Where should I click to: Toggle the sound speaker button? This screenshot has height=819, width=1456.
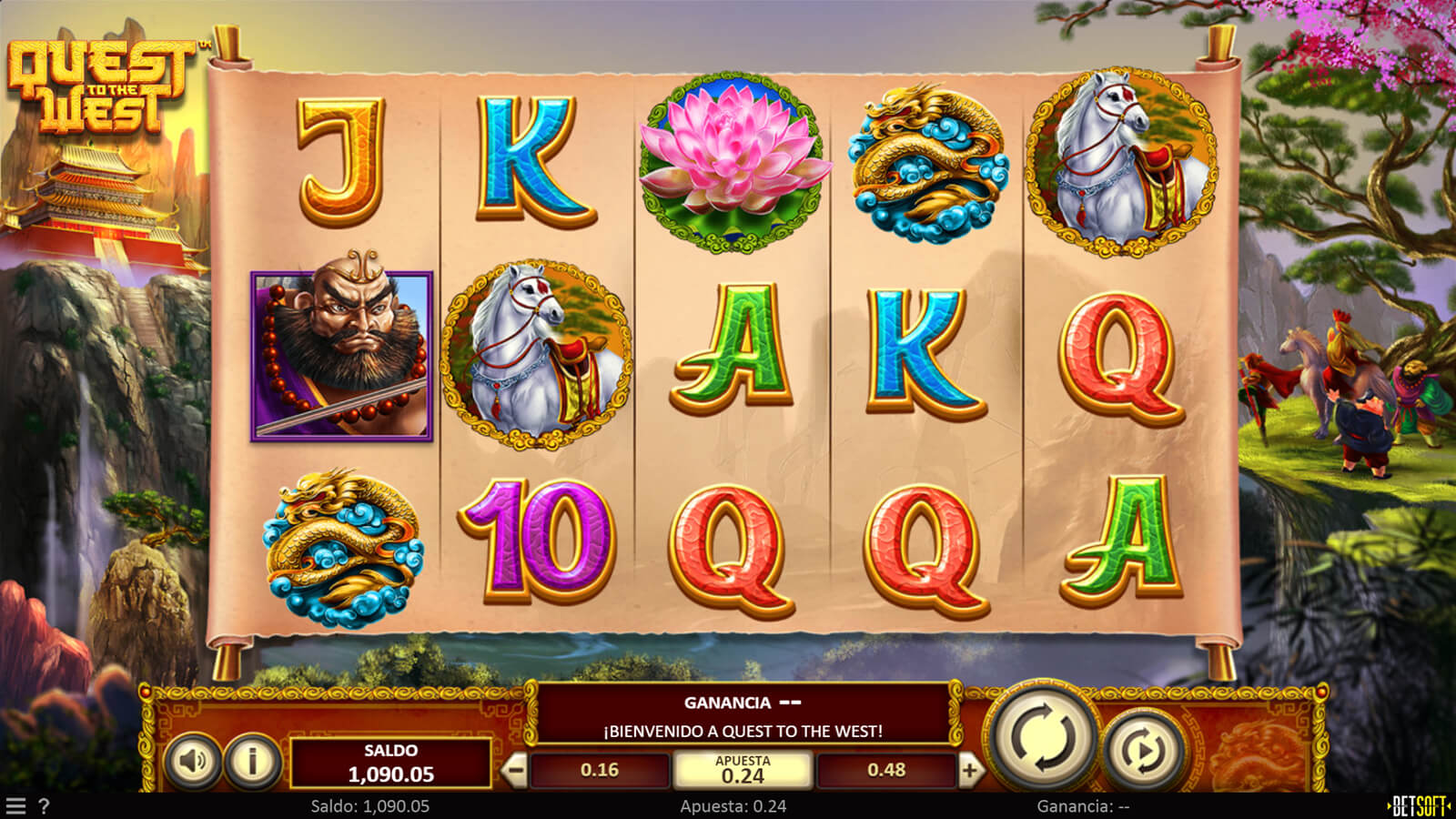[x=193, y=760]
